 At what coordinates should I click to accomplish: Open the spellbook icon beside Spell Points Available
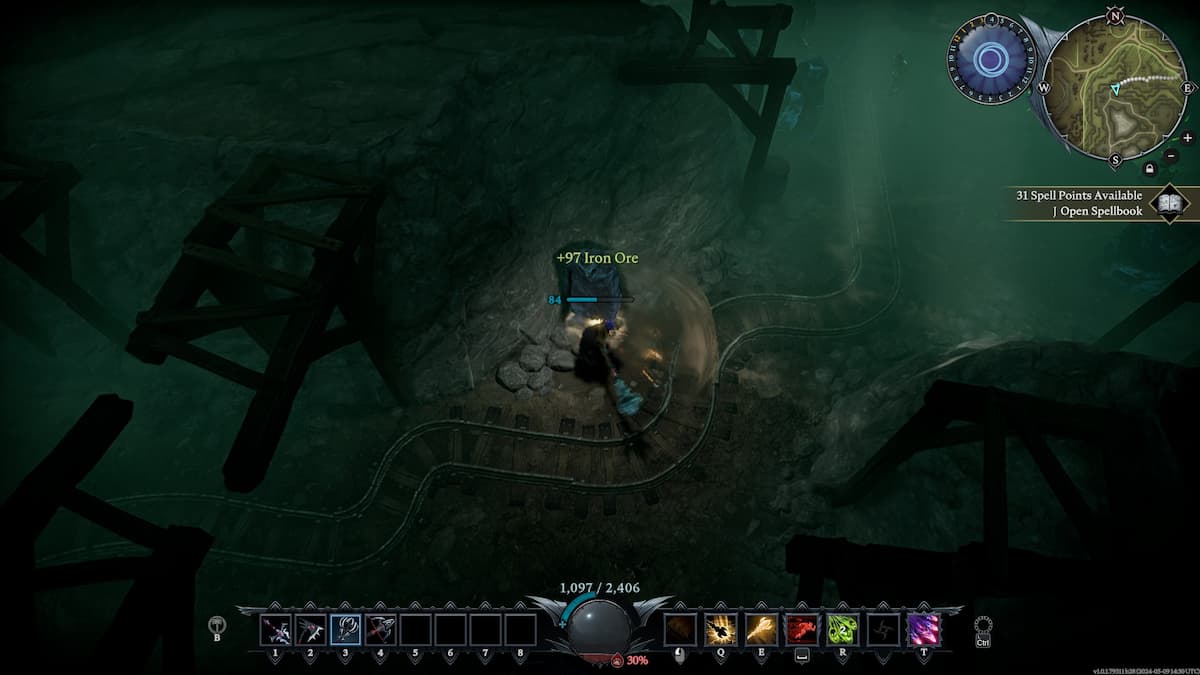coord(1170,203)
